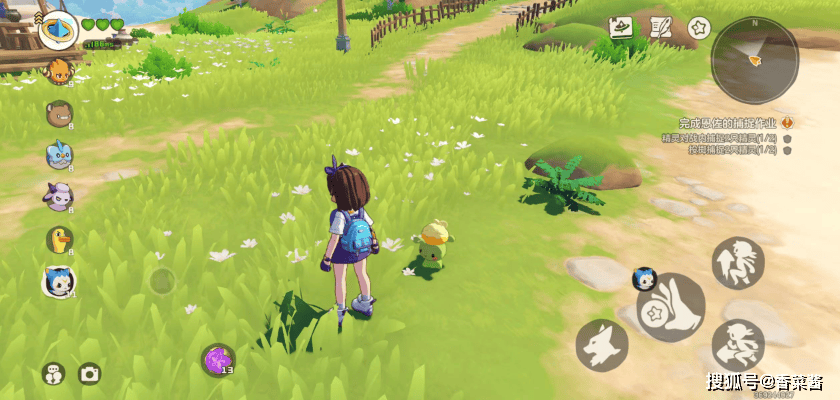The width and height of the screenshot is (840, 400).
Task: Open the tracked capture quest objective
Action: (x=728, y=121)
